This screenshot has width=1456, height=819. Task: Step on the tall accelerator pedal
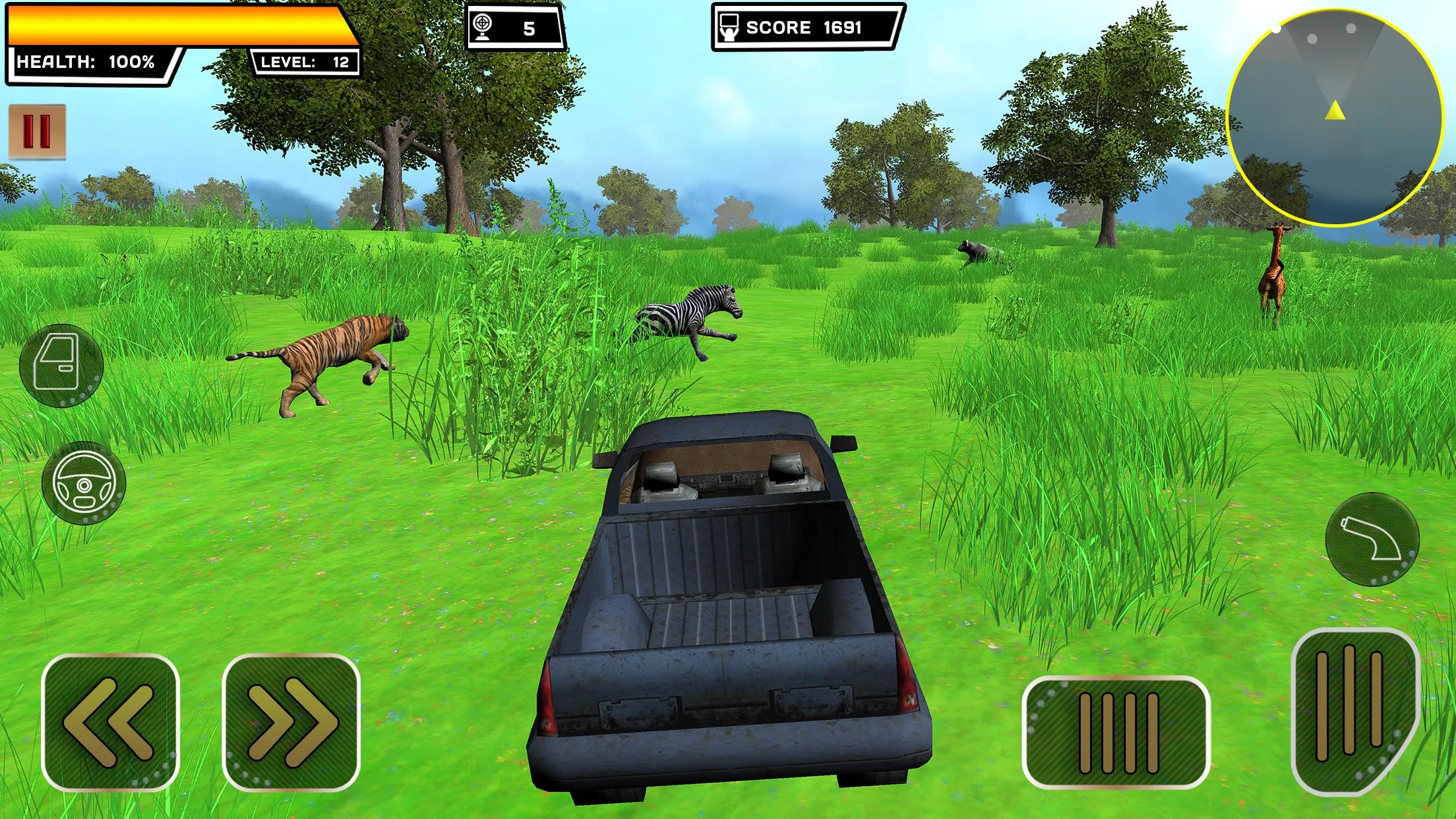(1353, 709)
